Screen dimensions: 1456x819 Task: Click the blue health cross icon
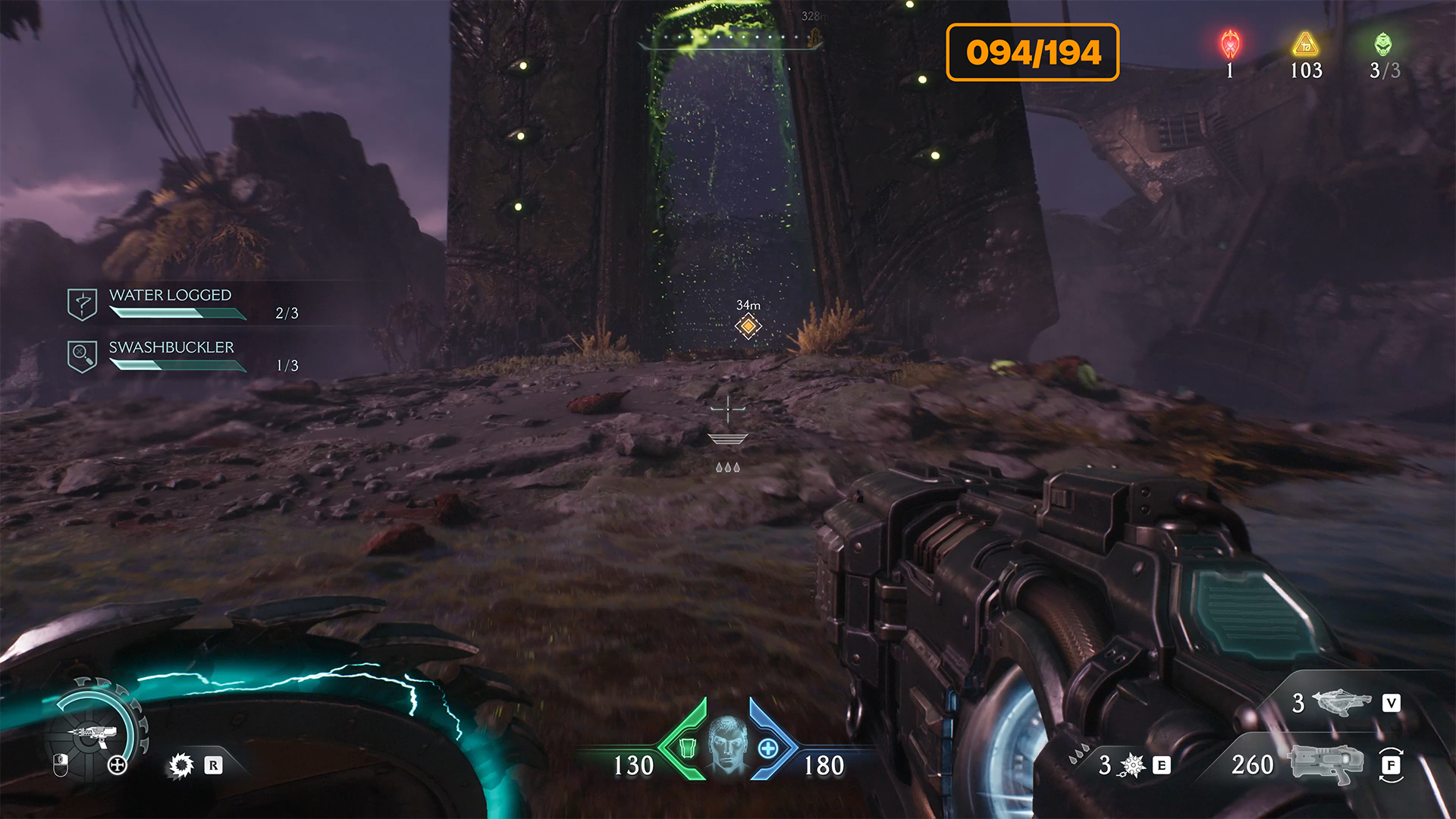point(768,748)
